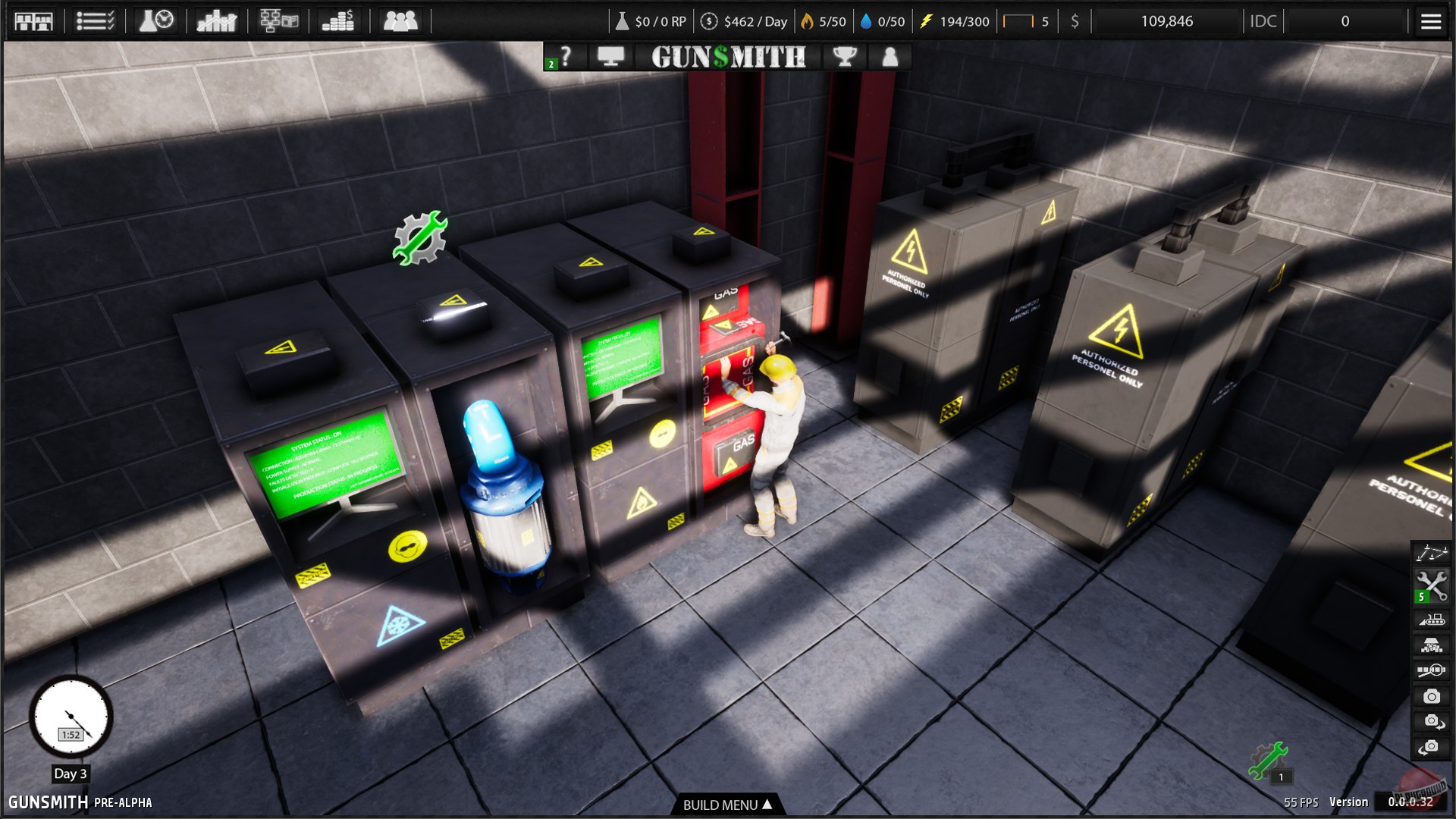Select the bulldozer demolish tool
Image resolution: width=1456 pixels, height=819 pixels.
tap(1432, 616)
